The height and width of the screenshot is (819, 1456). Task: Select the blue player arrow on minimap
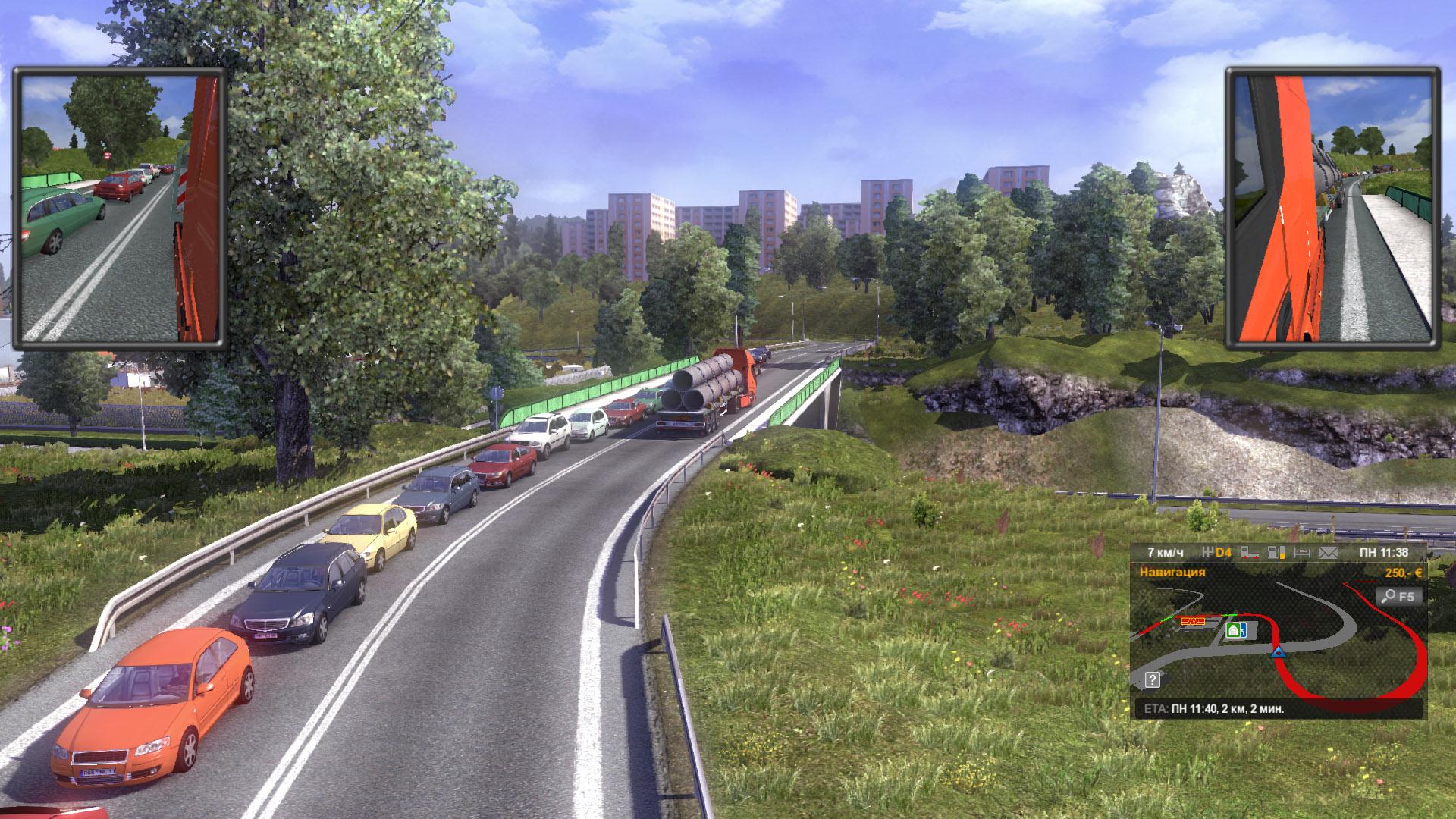coord(1279,651)
